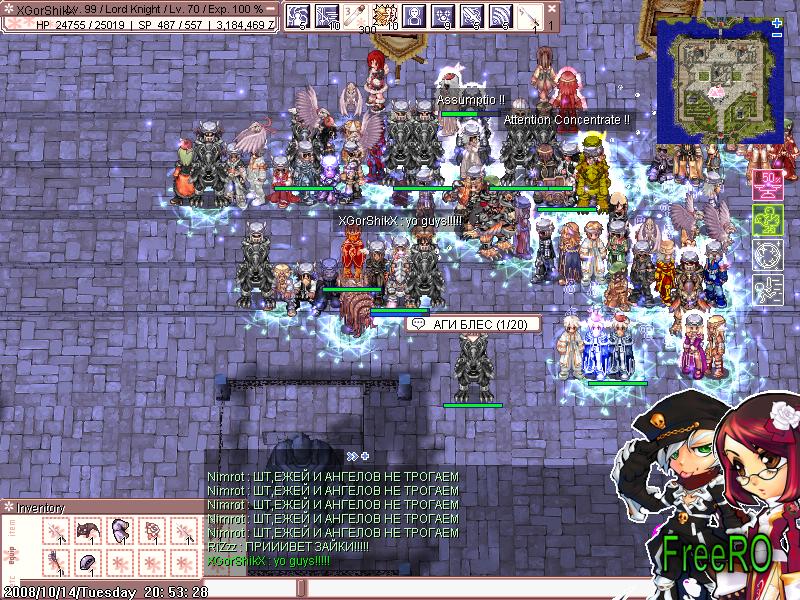Zoom out the minimap with minus button
Viewport: 800px width, 600px height.
pyautogui.click(x=777, y=35)
